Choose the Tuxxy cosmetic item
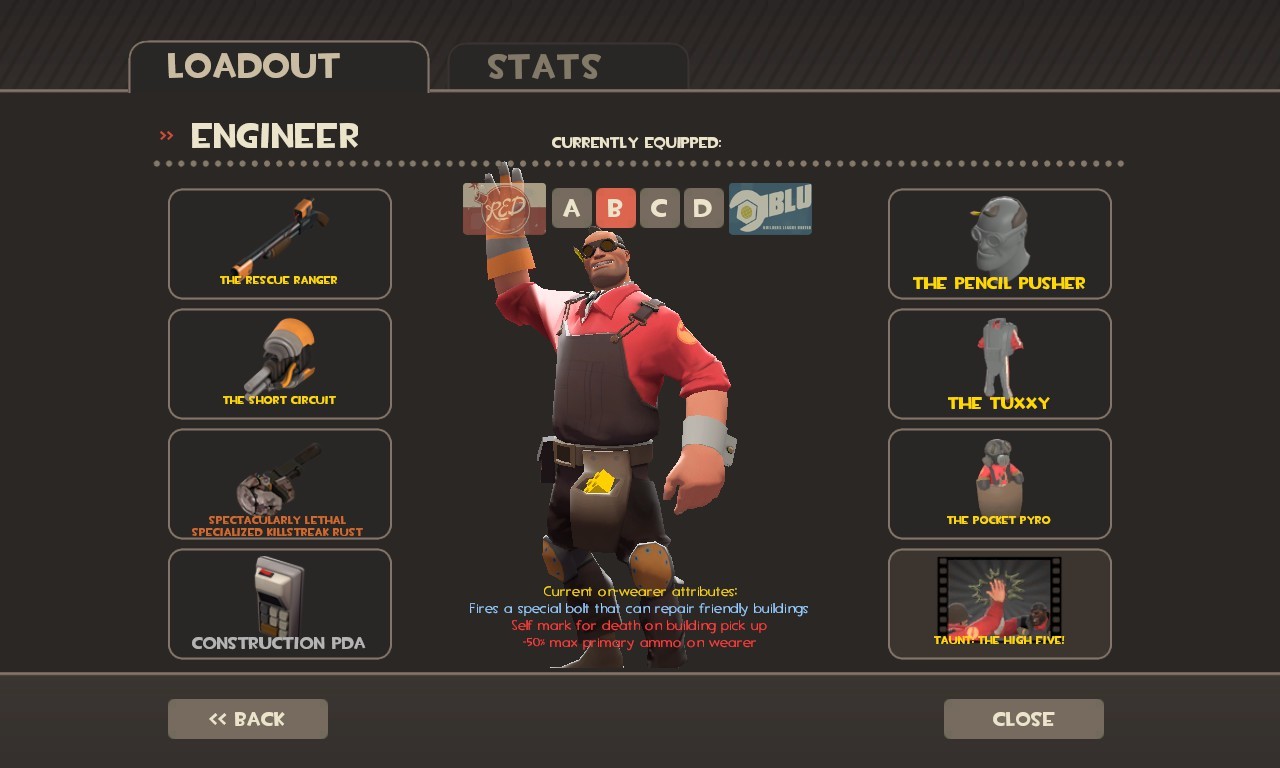Screen dimensions: 1280x768 tap(999, 363)
